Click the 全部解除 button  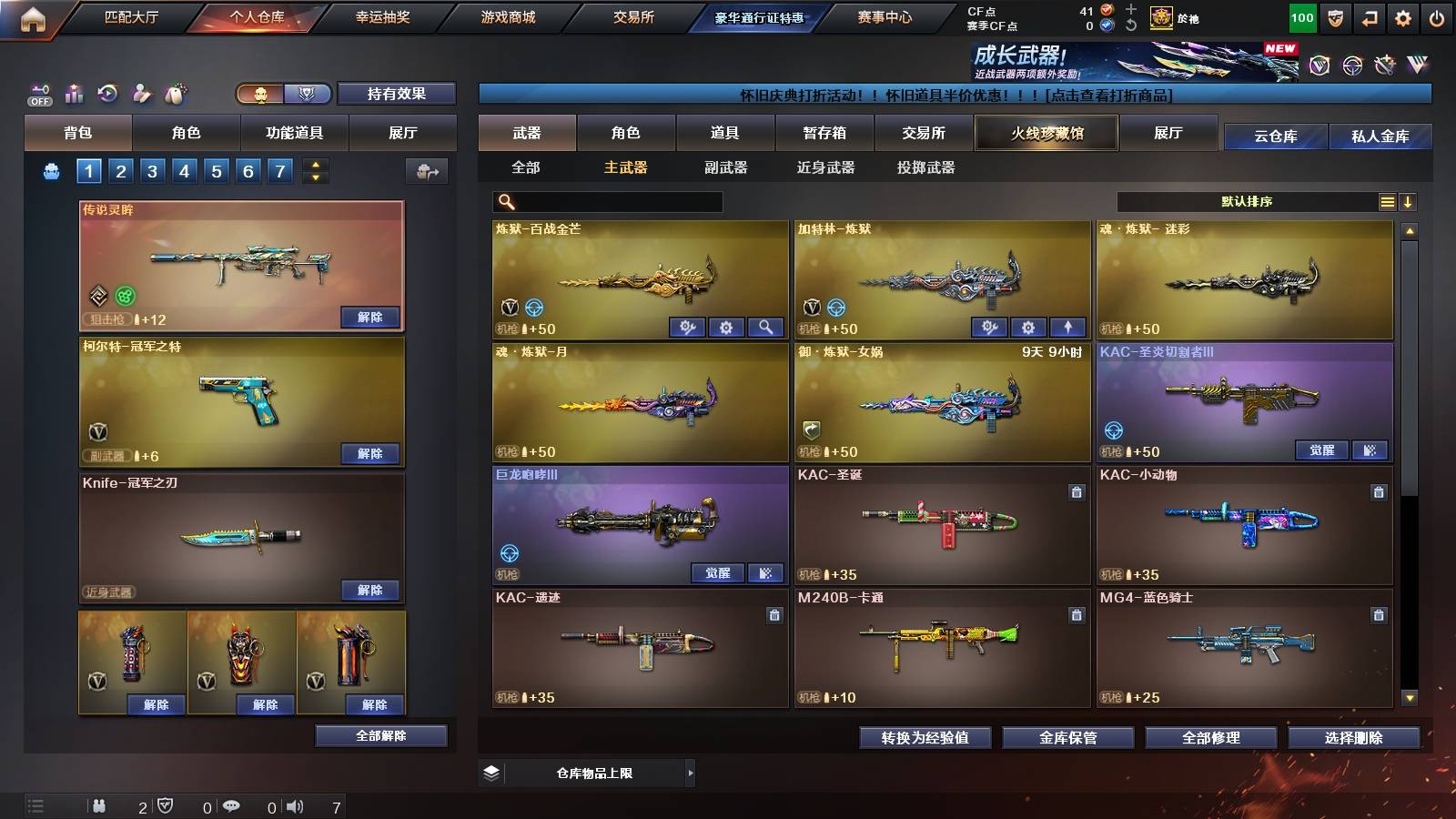pos(382,735)
